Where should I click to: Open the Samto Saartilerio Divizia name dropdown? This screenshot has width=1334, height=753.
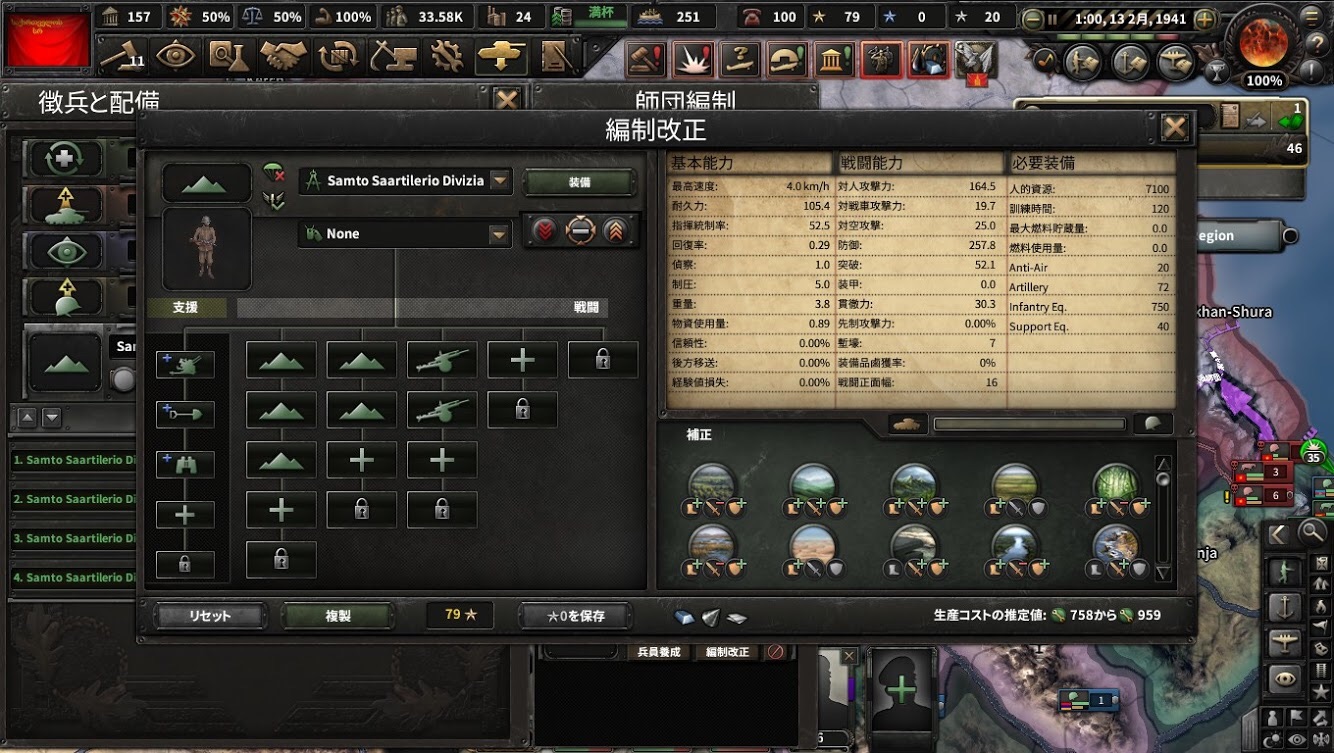(404, 182)
